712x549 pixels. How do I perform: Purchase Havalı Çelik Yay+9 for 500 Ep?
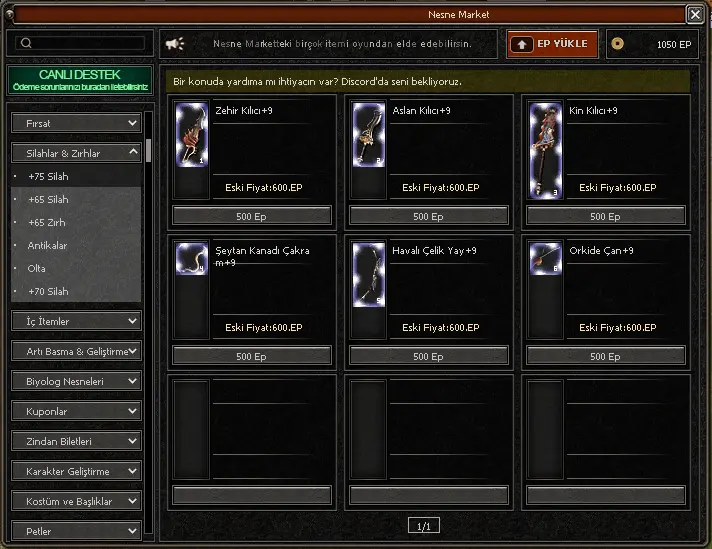pyautogui.click(x=428, y=356)
